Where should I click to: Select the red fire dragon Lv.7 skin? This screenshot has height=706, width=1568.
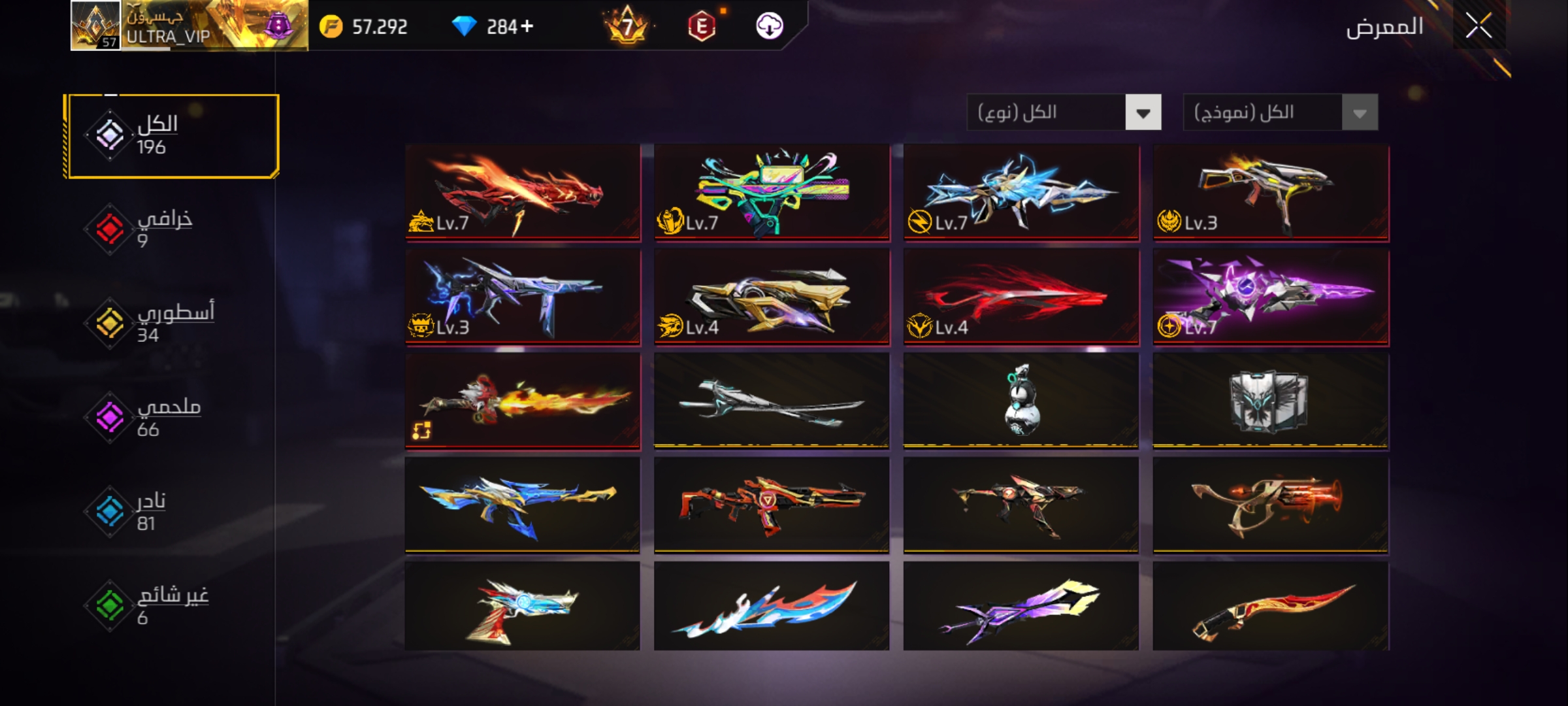[523, 192]
